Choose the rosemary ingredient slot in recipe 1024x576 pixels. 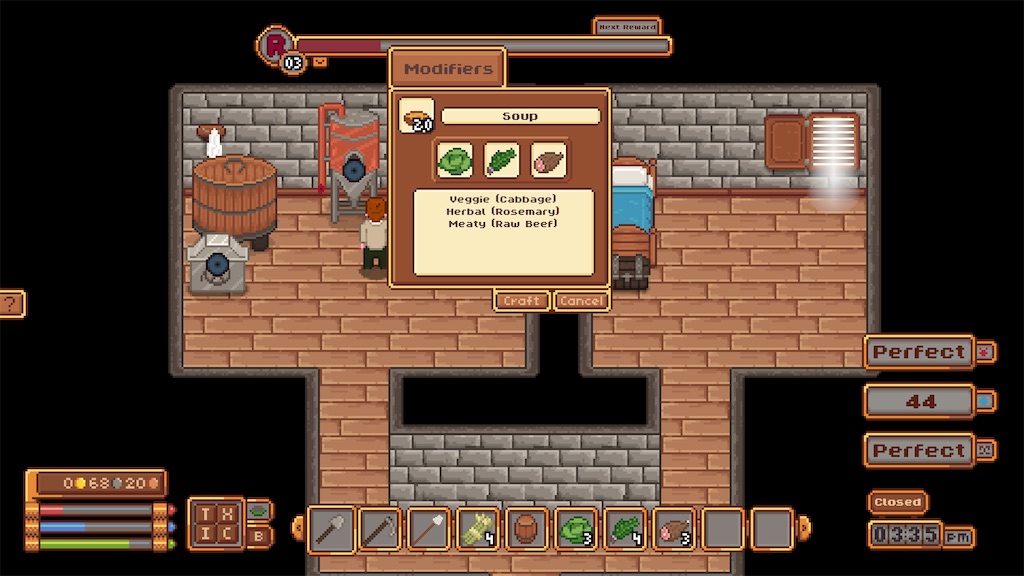502,160
